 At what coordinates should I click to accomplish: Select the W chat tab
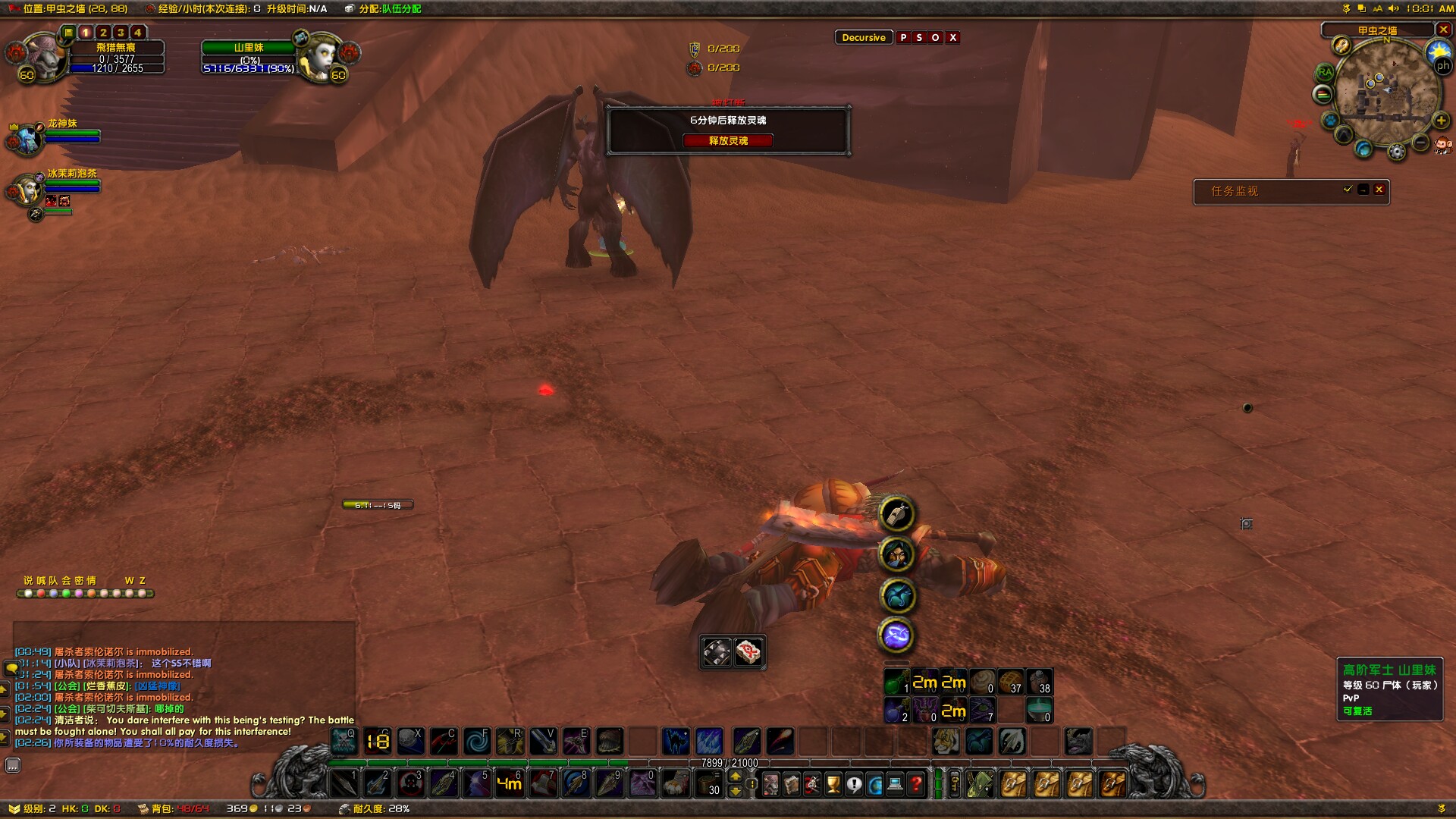tap(129, 579)
